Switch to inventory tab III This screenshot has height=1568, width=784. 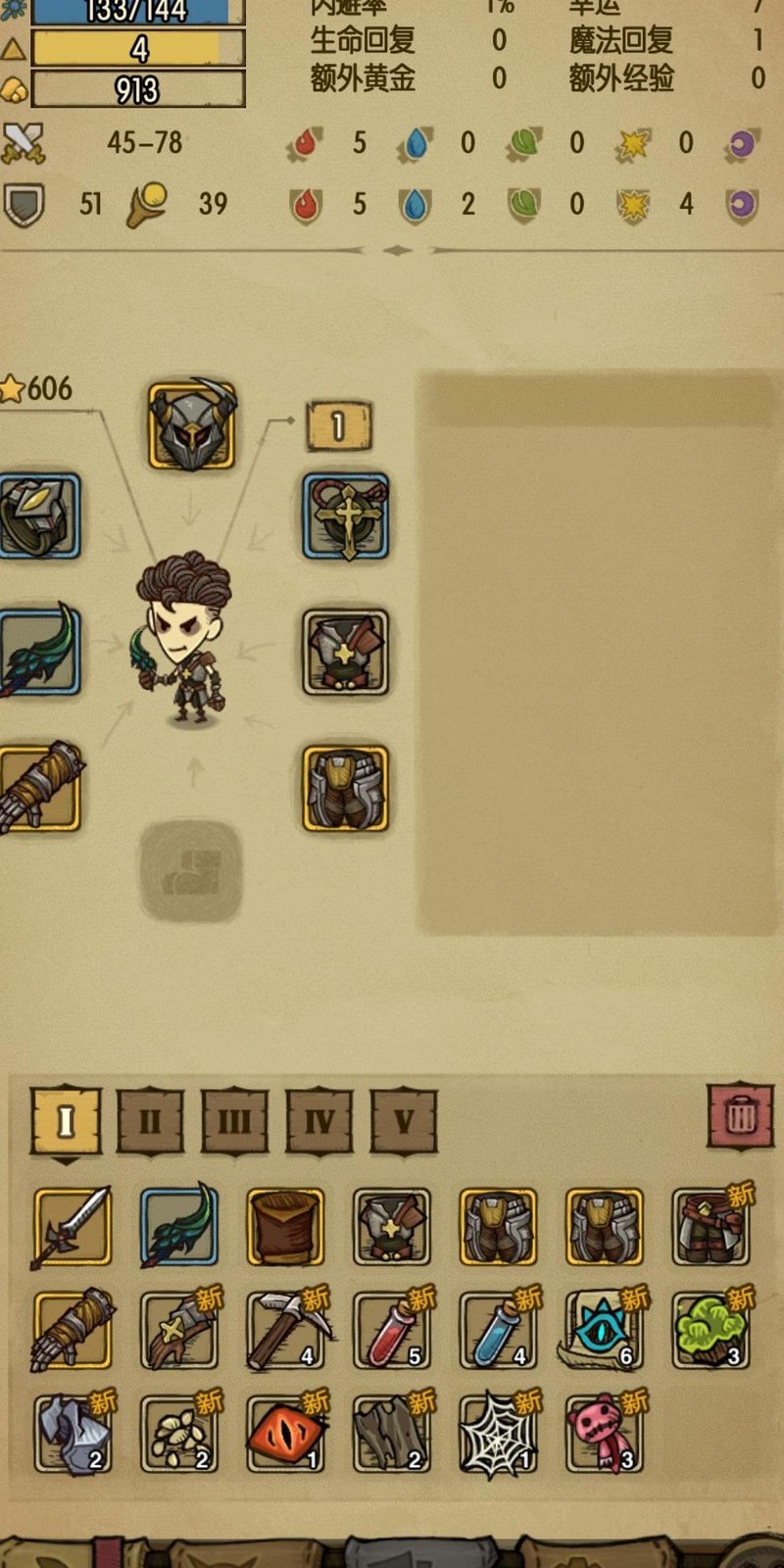coord(234,1120)
